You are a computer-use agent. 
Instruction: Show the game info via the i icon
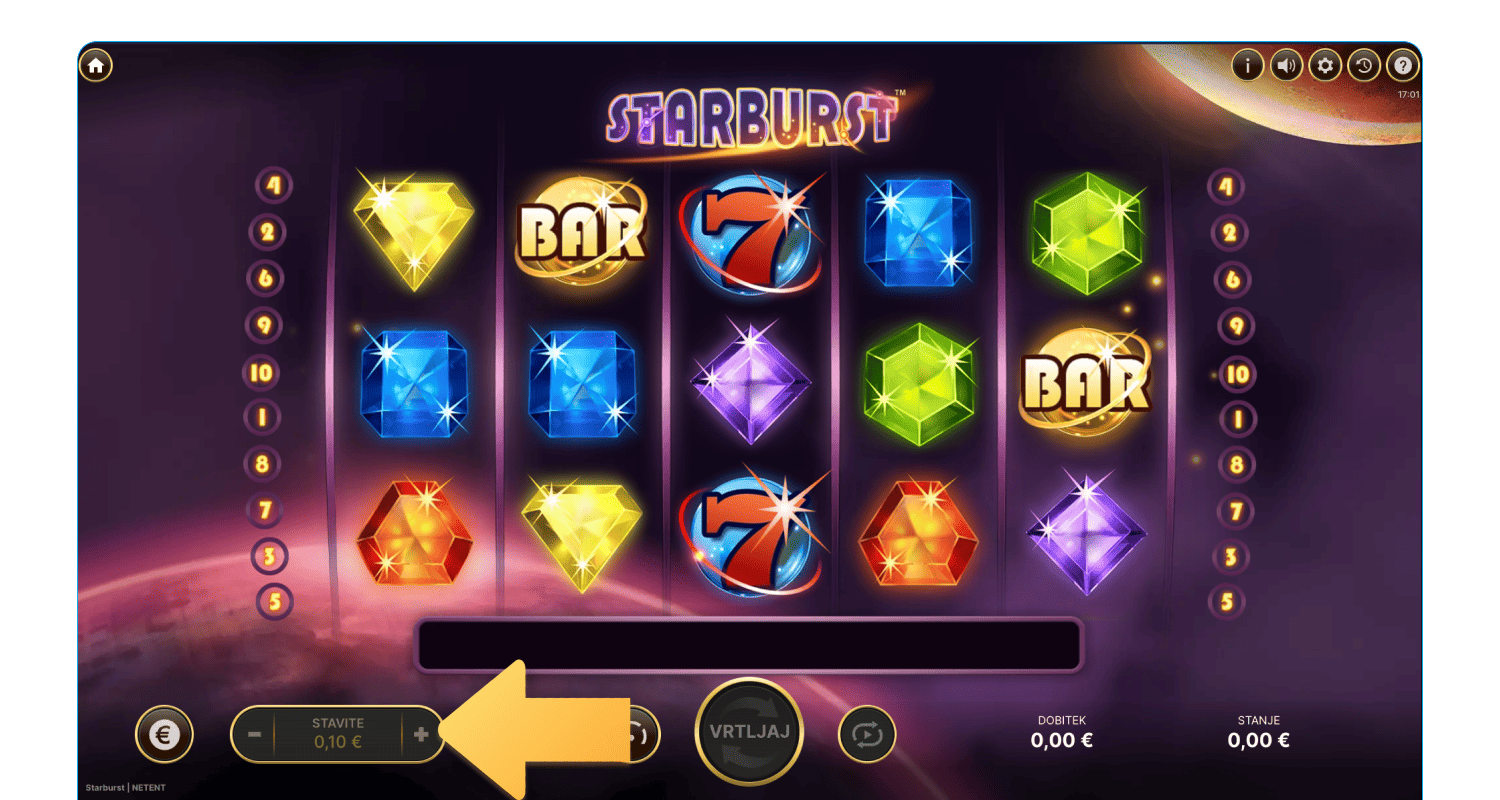(1247, 66)
